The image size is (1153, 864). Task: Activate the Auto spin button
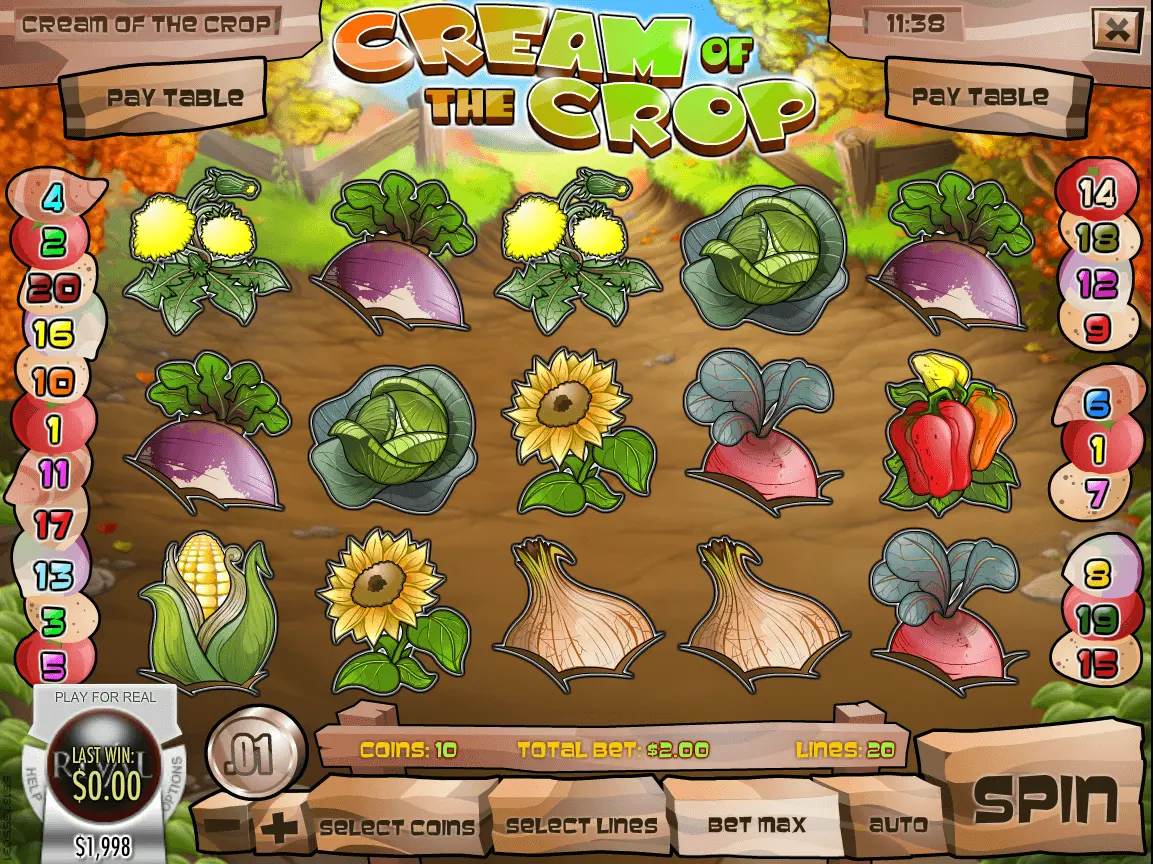pyautogui.click(x=898, y=825)
